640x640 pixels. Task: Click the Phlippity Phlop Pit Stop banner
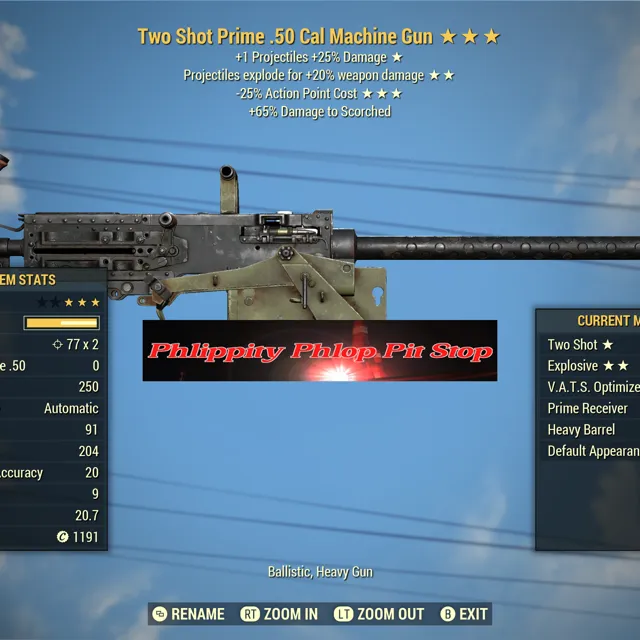tap(320, 351)
